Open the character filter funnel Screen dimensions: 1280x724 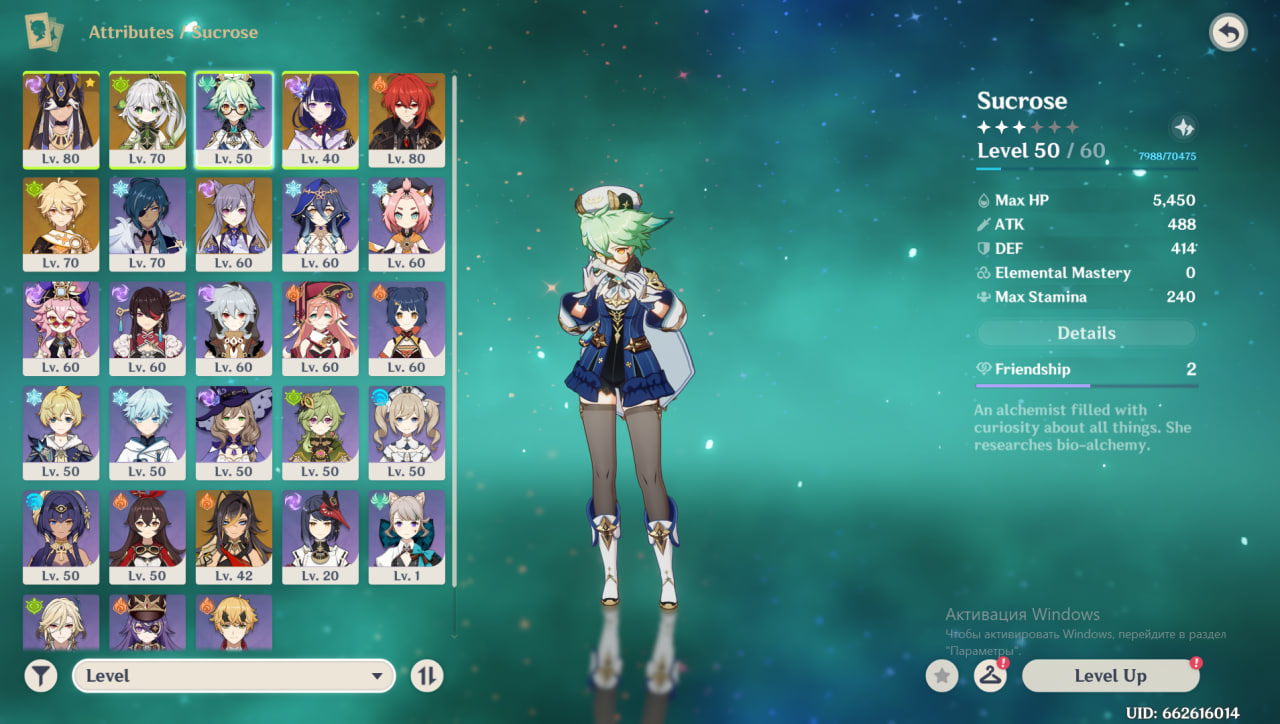click(40, 676)
